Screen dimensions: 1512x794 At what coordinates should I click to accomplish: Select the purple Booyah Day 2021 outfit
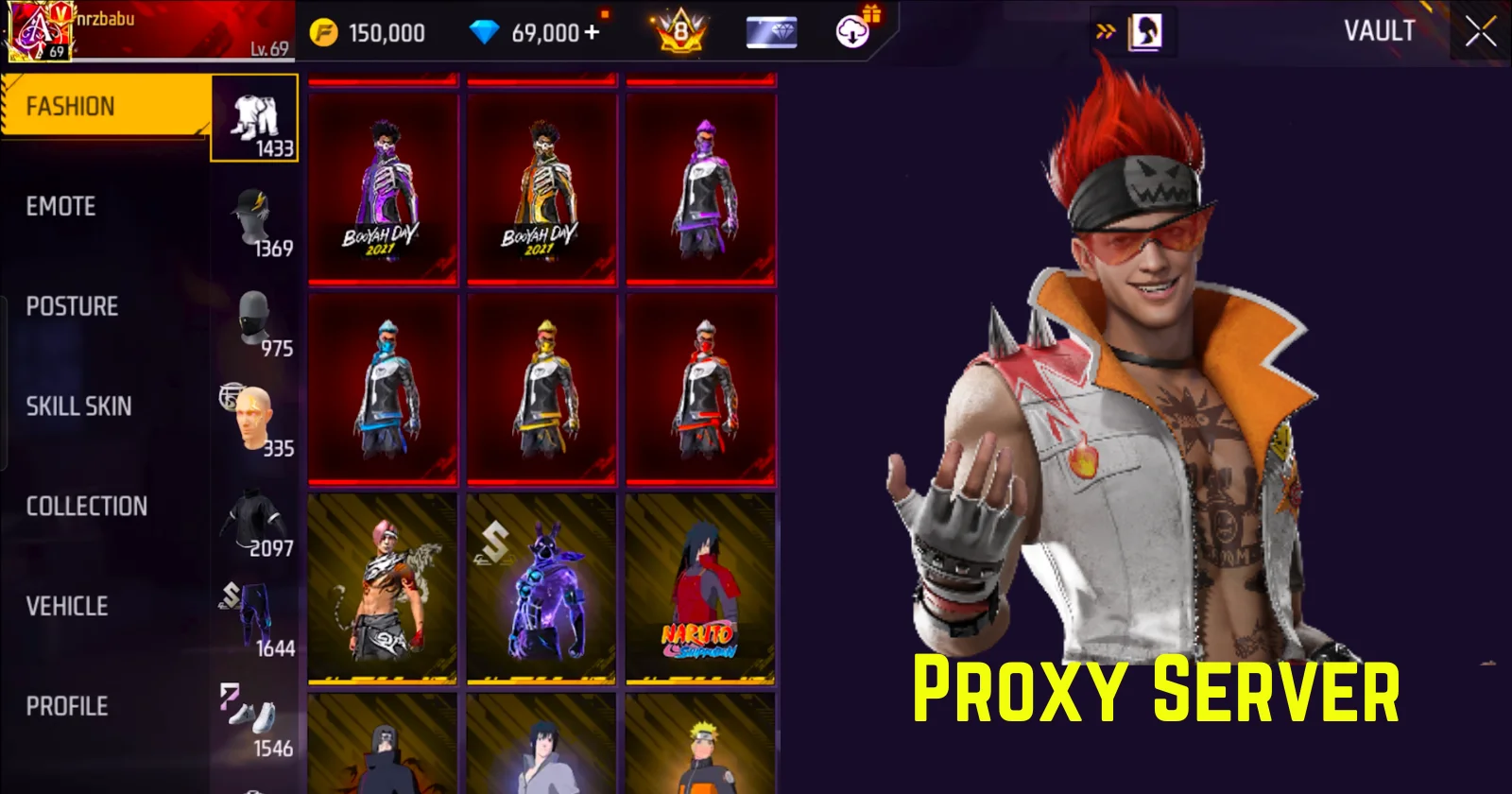383,189
